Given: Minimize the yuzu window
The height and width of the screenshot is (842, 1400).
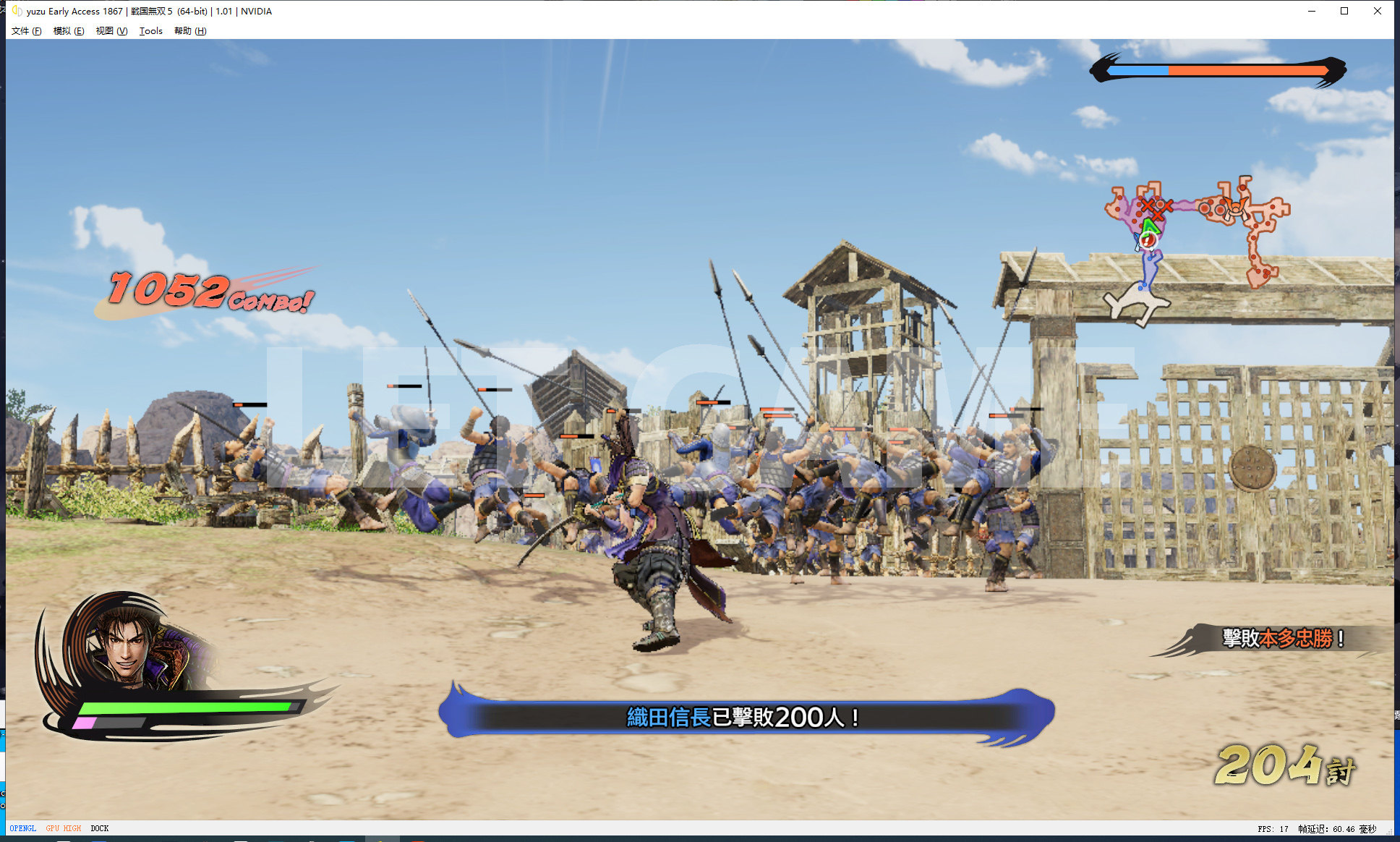Looking at the screenshot, I should coord(1311,11).
